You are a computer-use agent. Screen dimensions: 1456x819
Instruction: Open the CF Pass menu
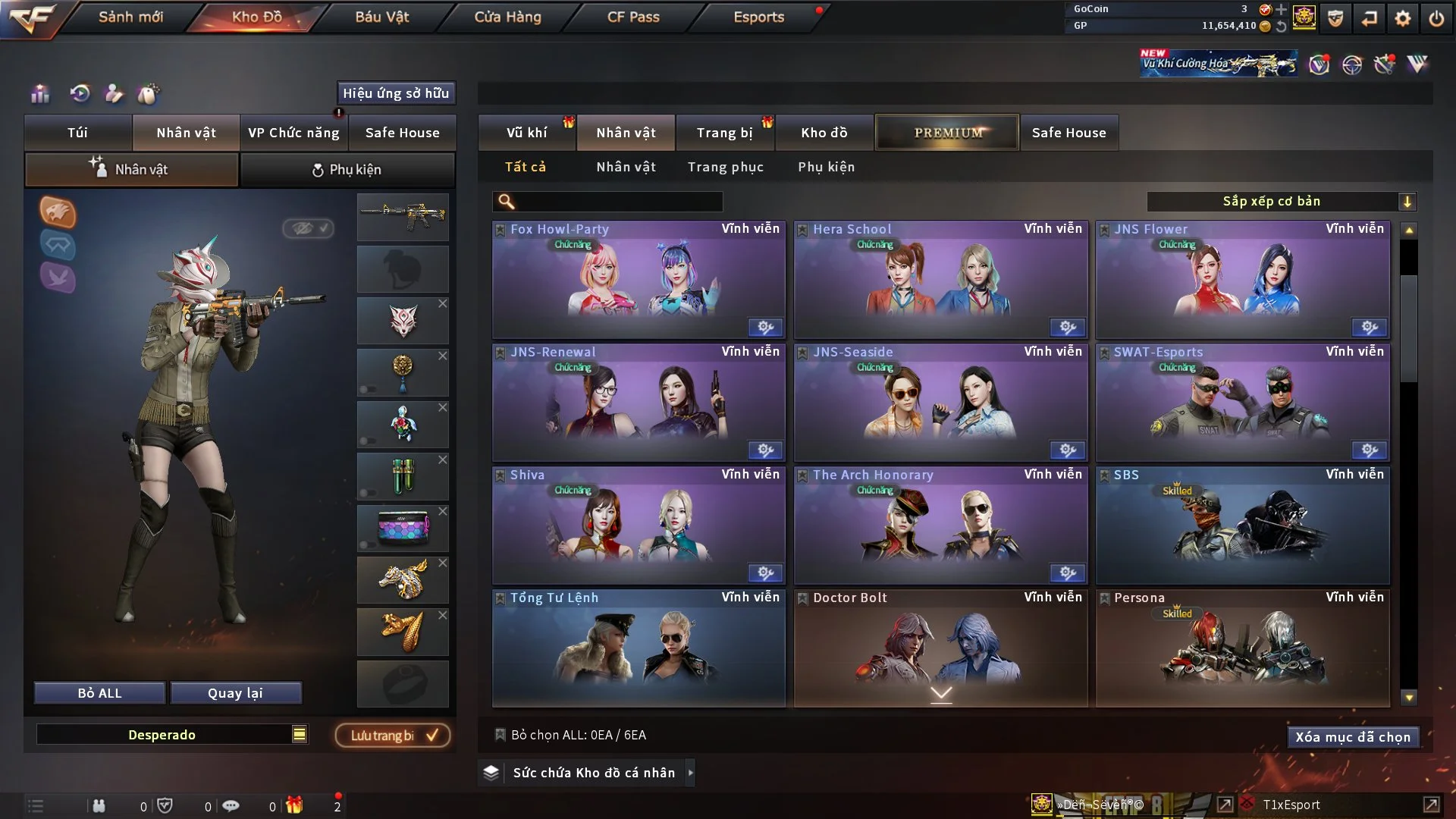click(633, 17)
